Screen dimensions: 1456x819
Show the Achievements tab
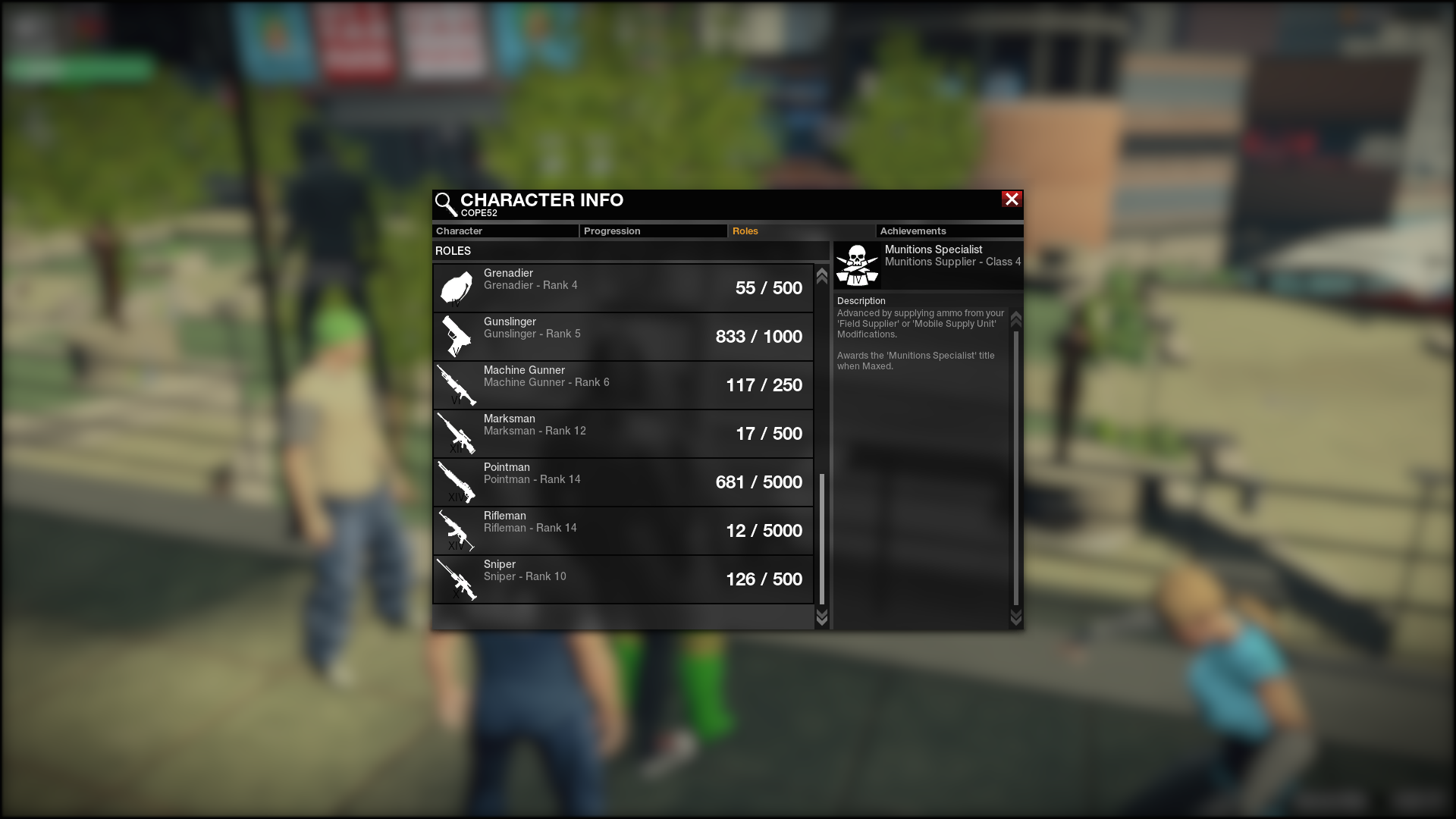[949, 231]
